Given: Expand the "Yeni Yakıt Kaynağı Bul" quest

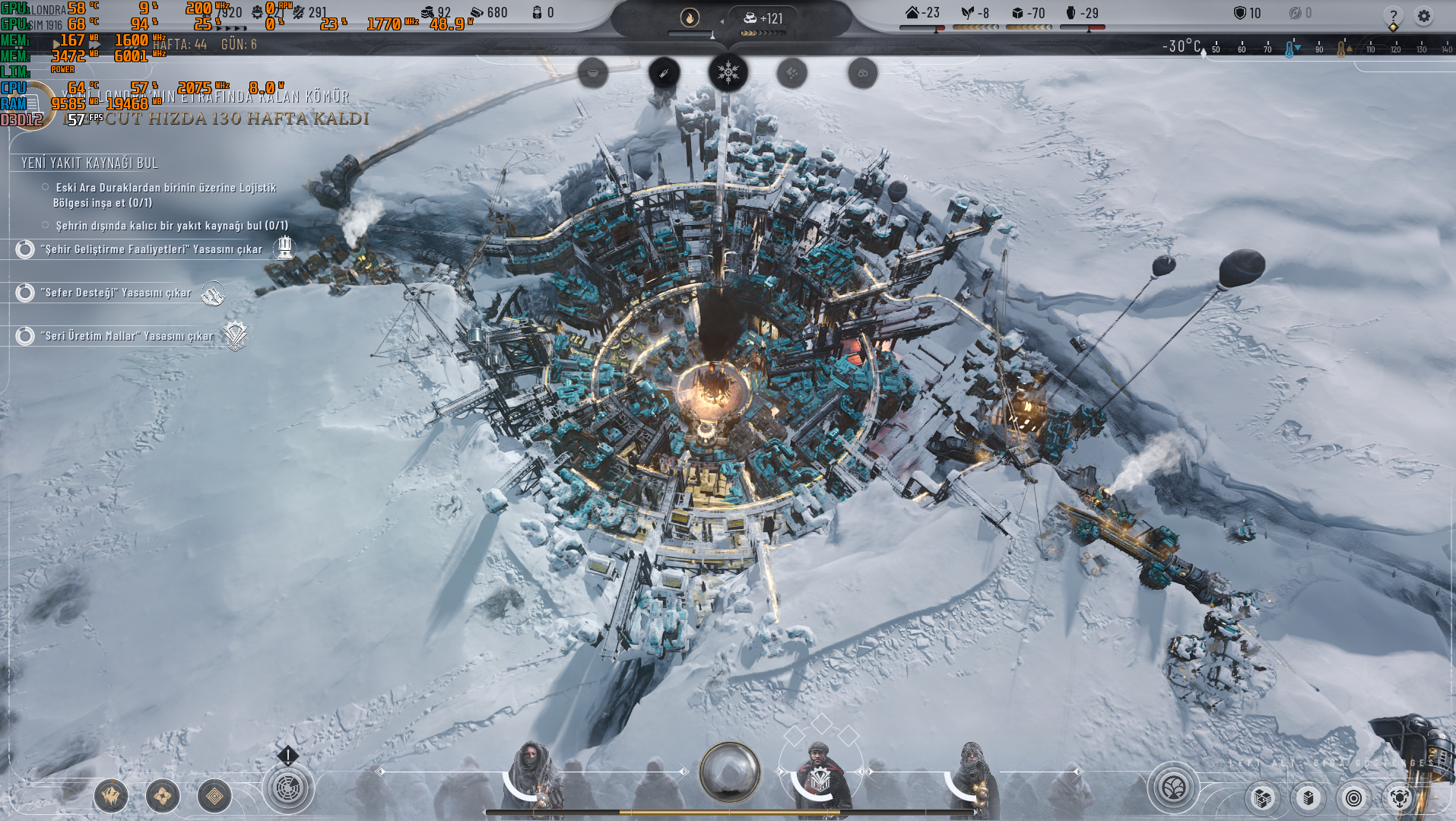Looking at the screenshot, I should tap(90, 163).
